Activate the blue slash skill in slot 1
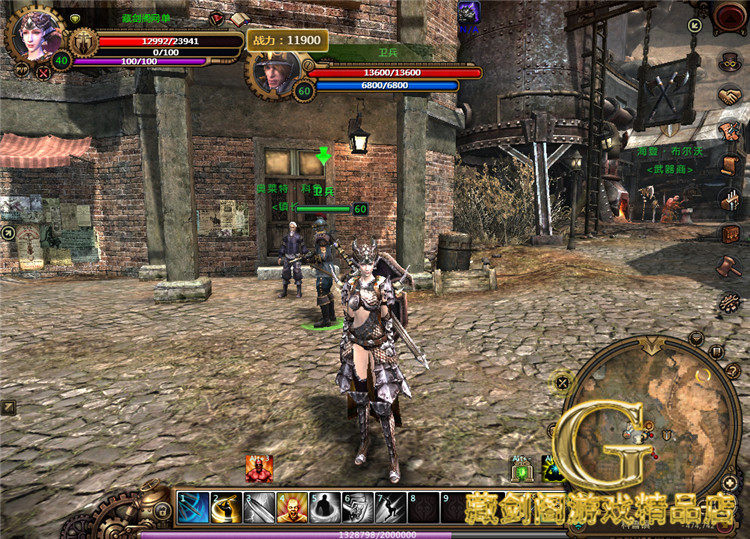750x539 pixels. click(193, 507)
